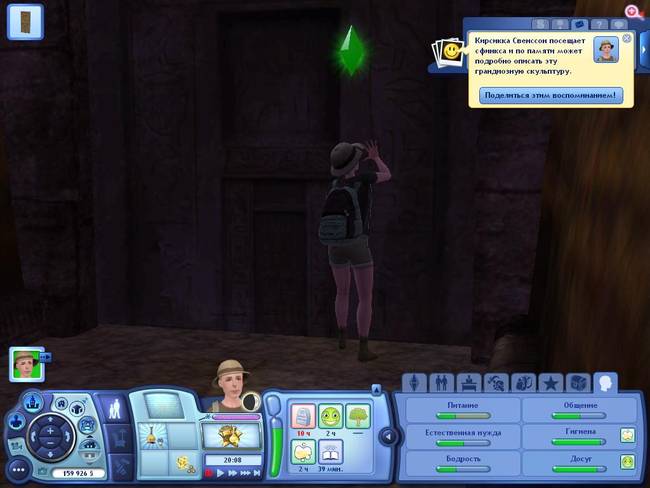
Task: Pause the game with the red pause button
Action: [210, 473]
